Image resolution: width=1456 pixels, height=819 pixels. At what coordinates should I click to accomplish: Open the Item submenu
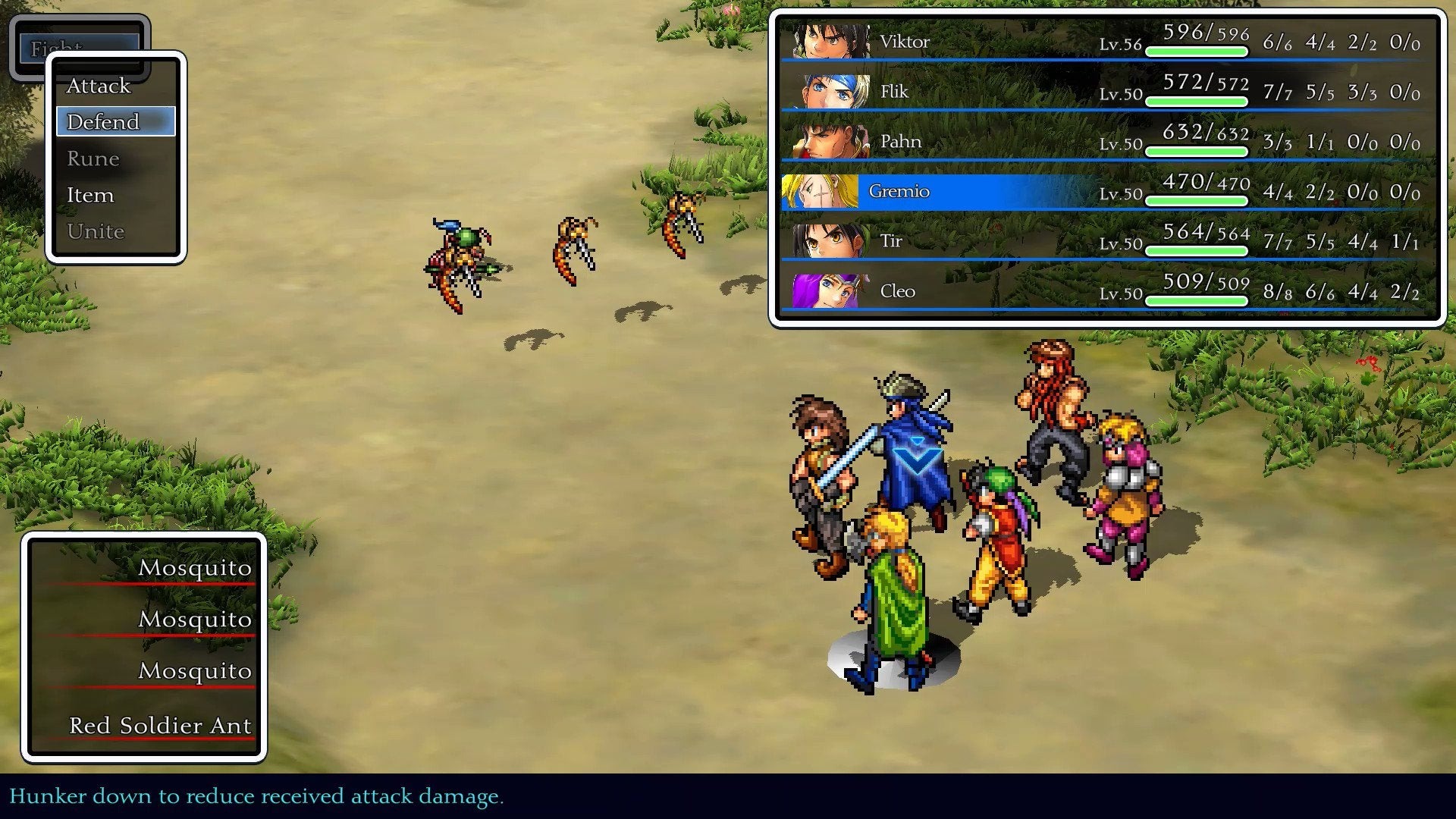coord(90,195)
